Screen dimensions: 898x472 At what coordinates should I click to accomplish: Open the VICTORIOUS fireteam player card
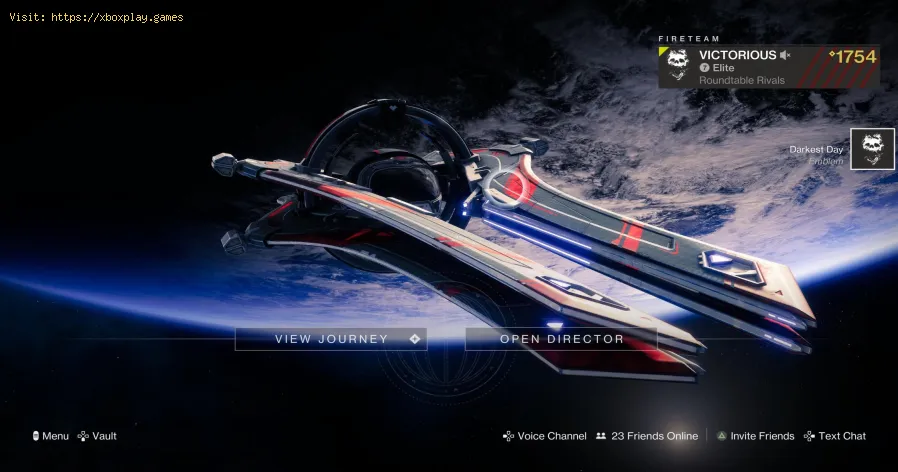(768, 66)
